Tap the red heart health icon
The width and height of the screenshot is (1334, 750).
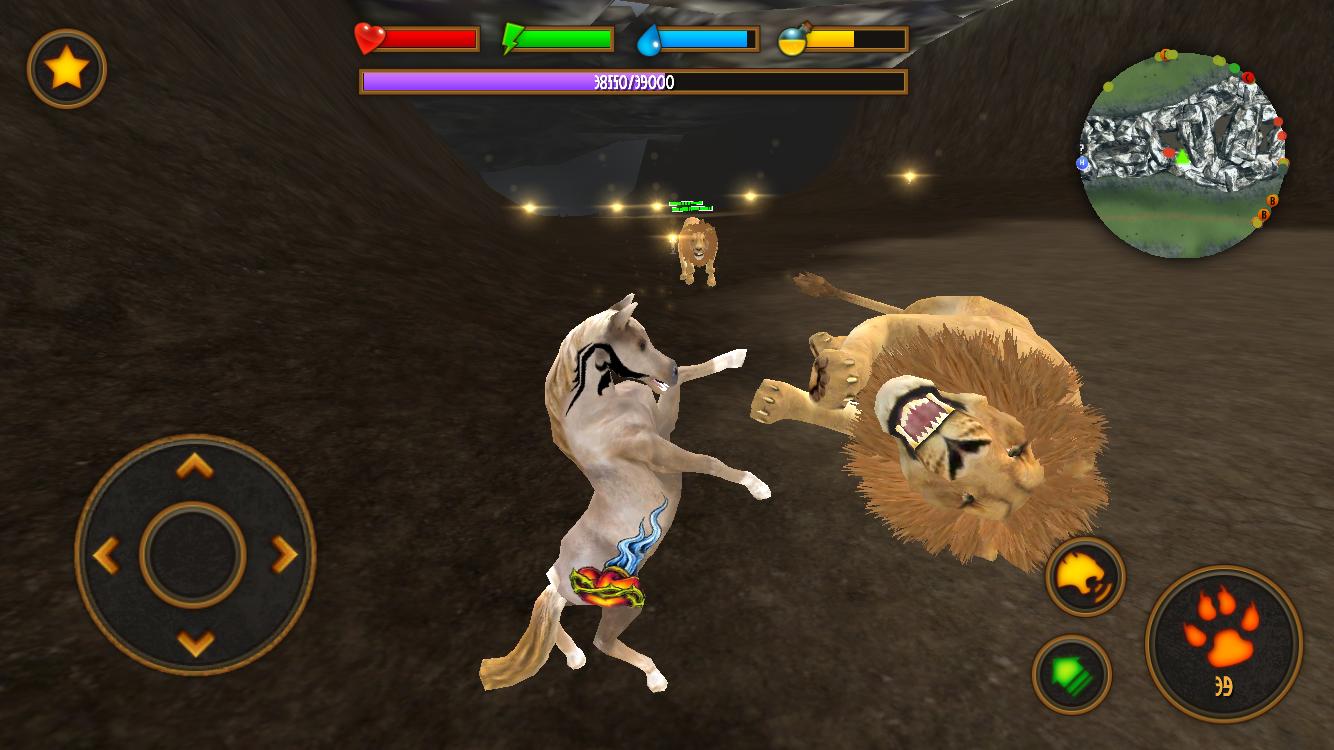click(368, 37)
